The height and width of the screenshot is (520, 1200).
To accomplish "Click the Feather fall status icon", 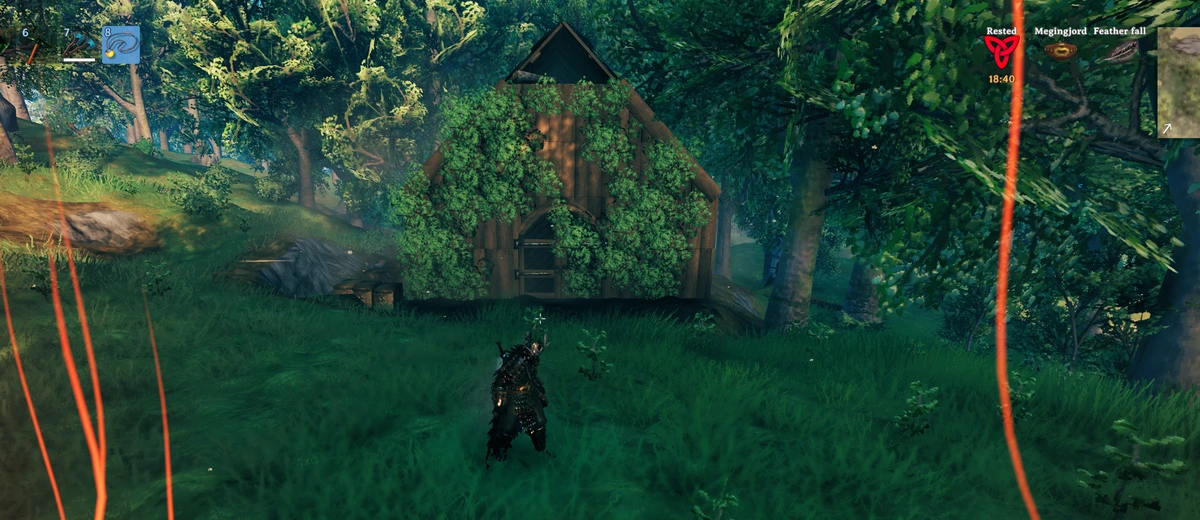I will 1122,52.
